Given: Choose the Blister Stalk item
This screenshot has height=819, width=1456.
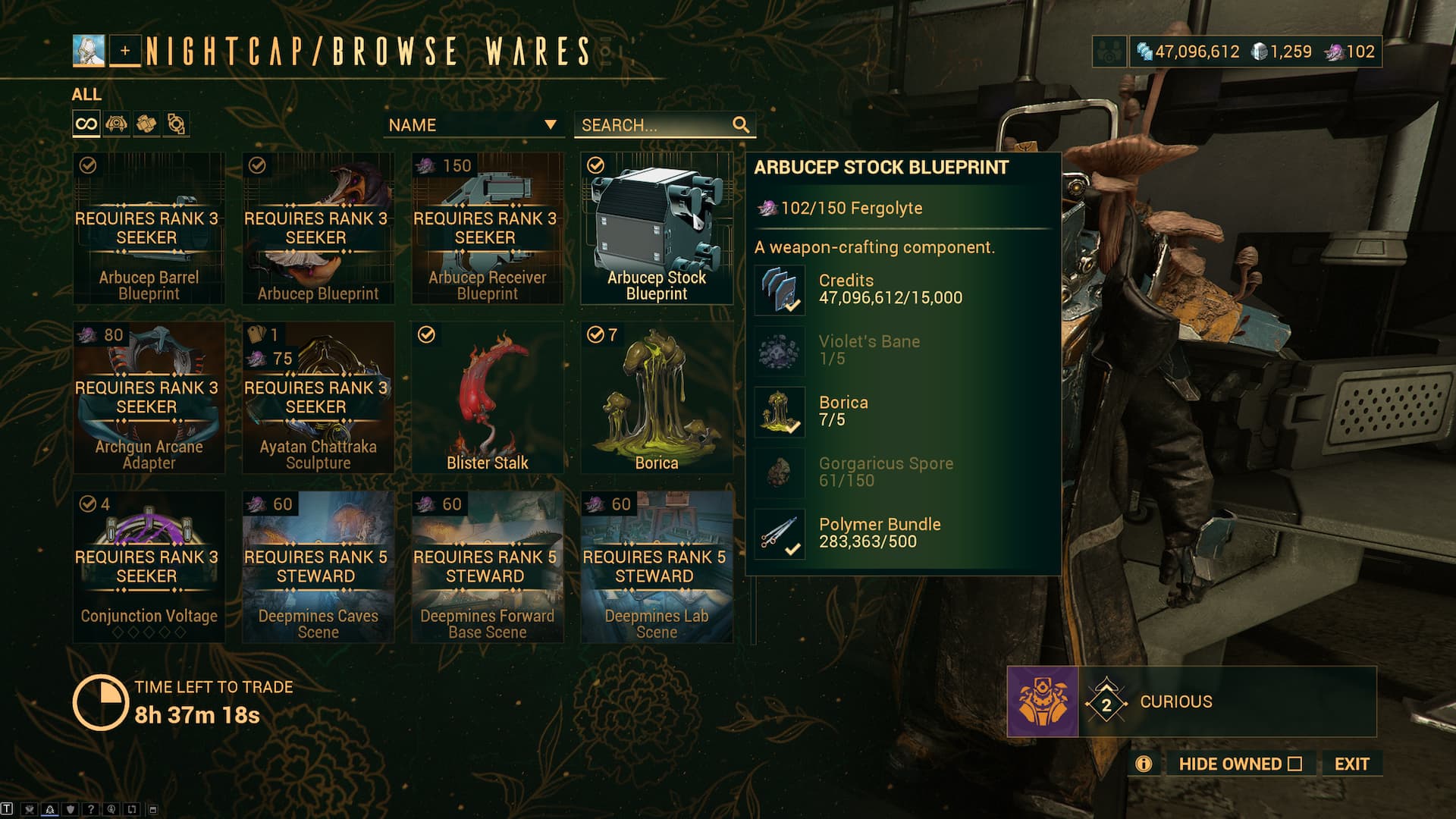Looking at the screenshot, I should [487, 397].
